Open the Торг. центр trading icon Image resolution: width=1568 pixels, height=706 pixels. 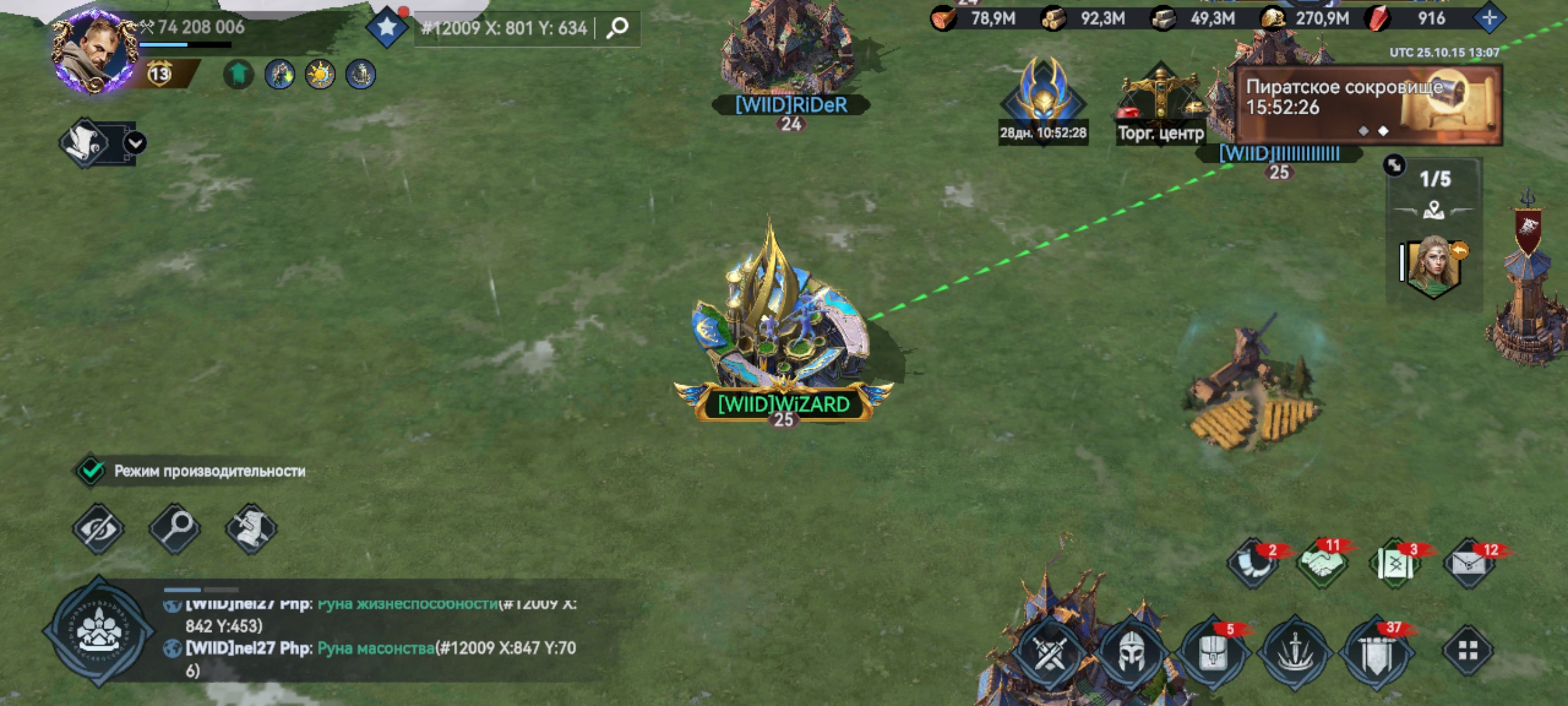point(1160,105)
